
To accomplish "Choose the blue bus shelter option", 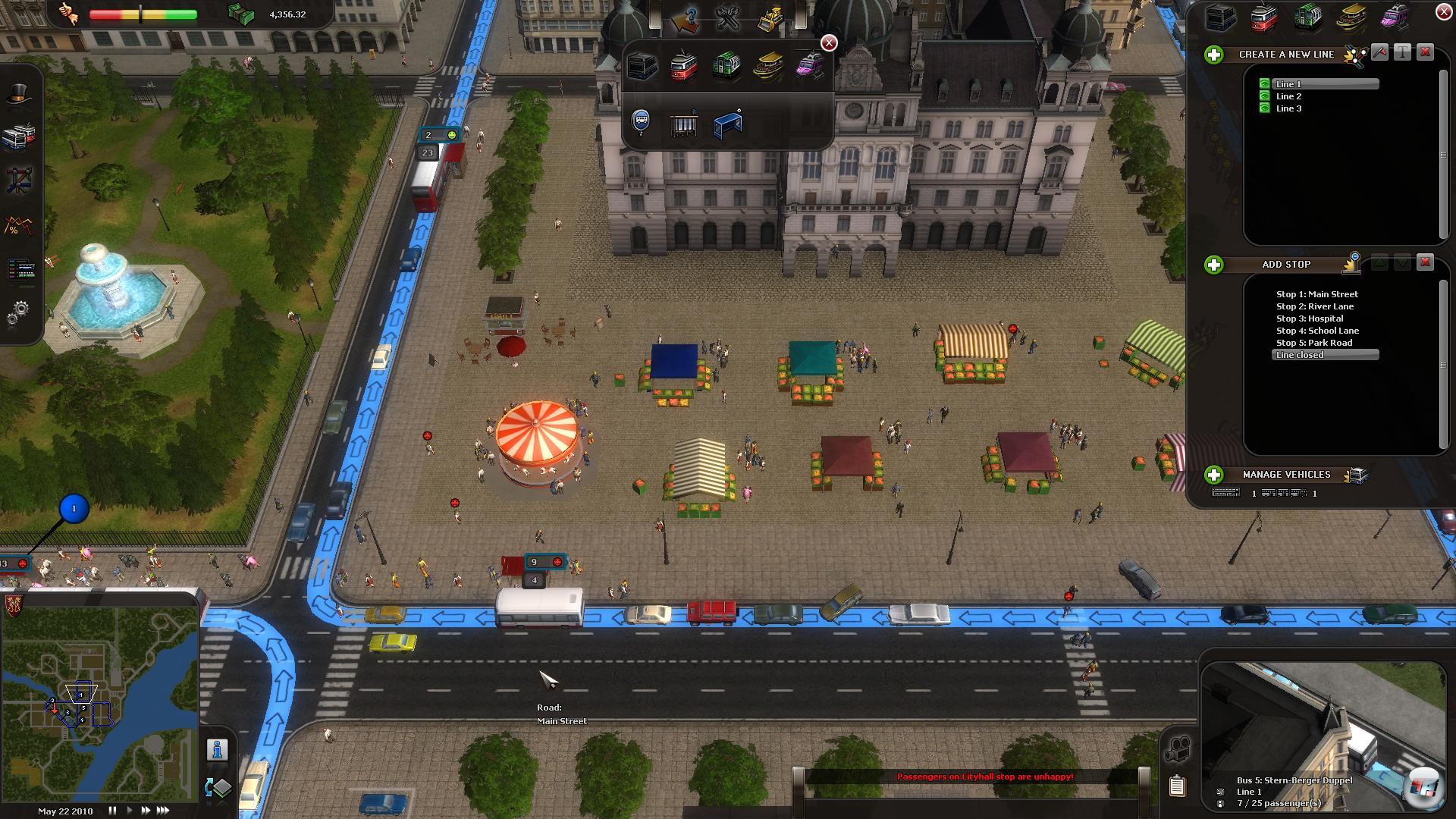I will (727, 124).
